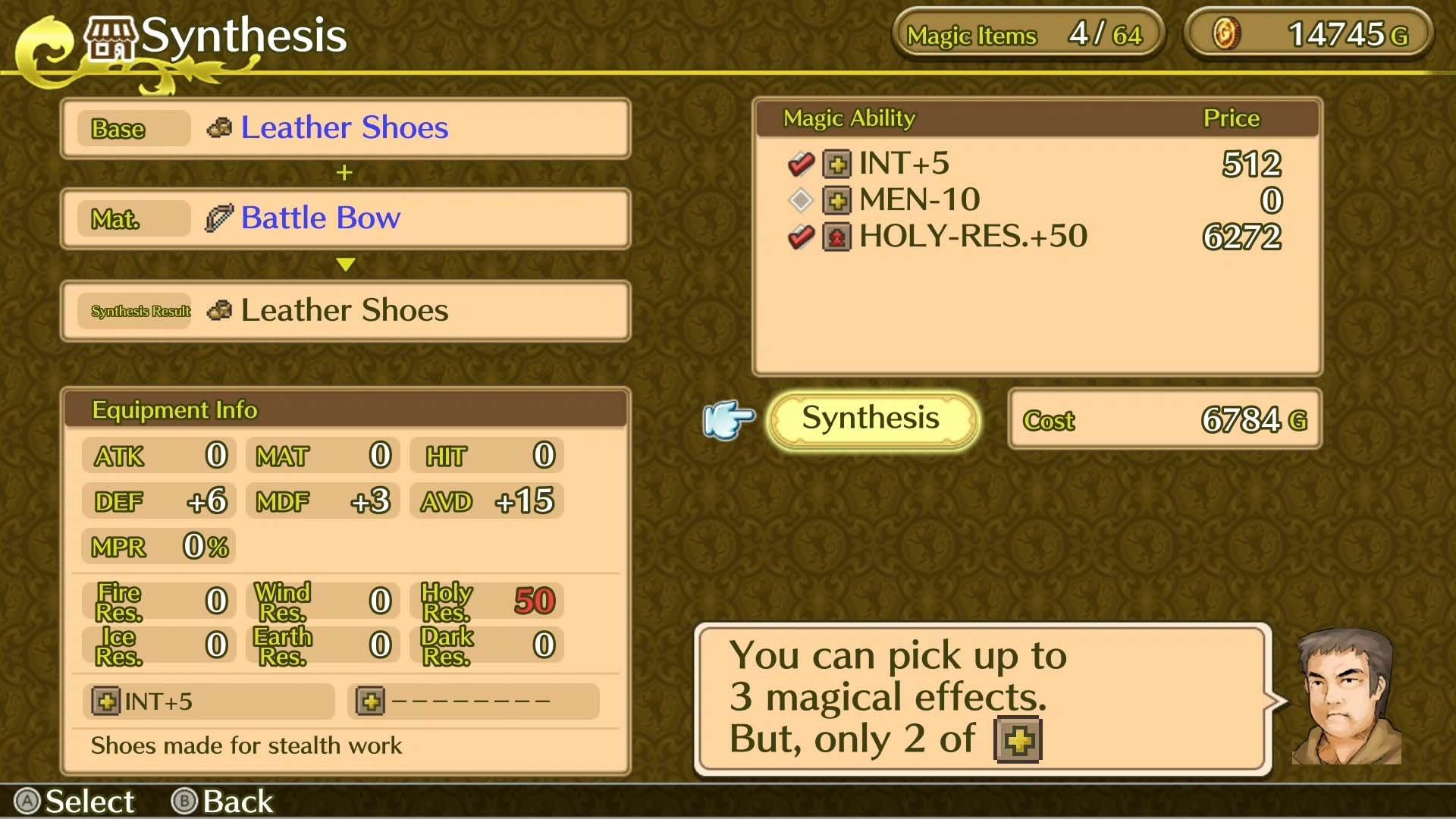Click the yellow arrow above Synthesis Result
Viewport: 1456px width, 819px height.
[345, 264]
